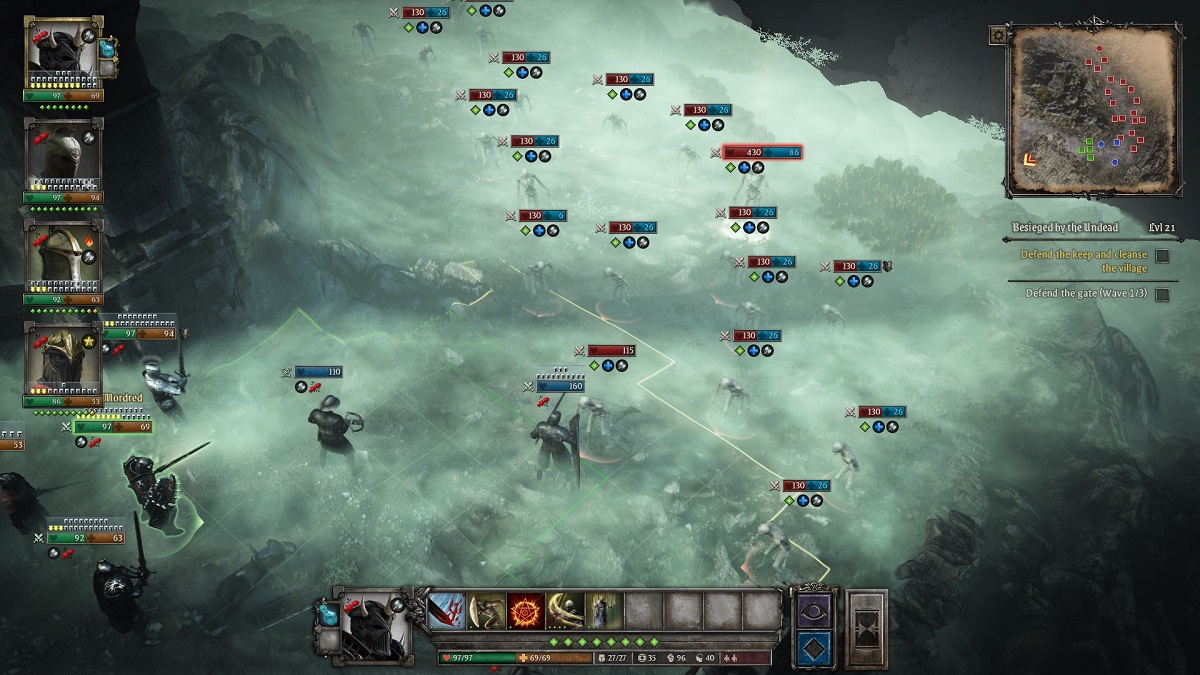Select the gold-helmed hero portrait with star
Screen dimensions: 1200x675
click(62, 358)
